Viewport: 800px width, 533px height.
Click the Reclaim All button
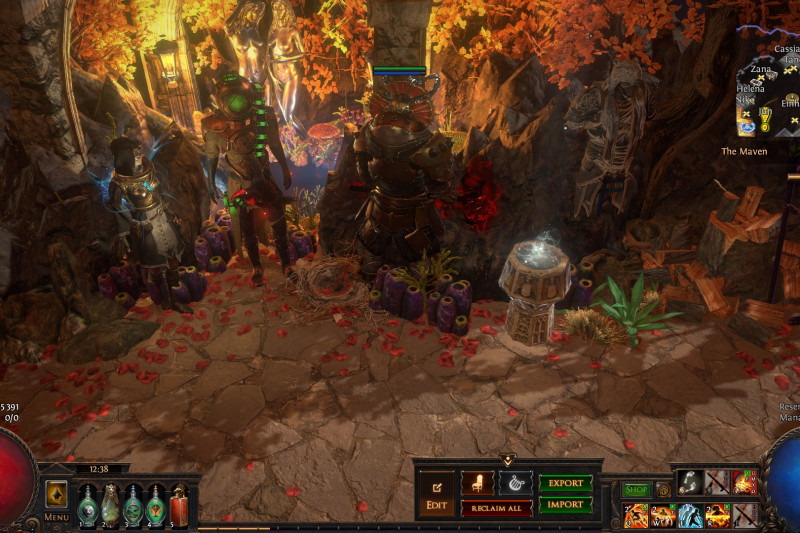496,508
